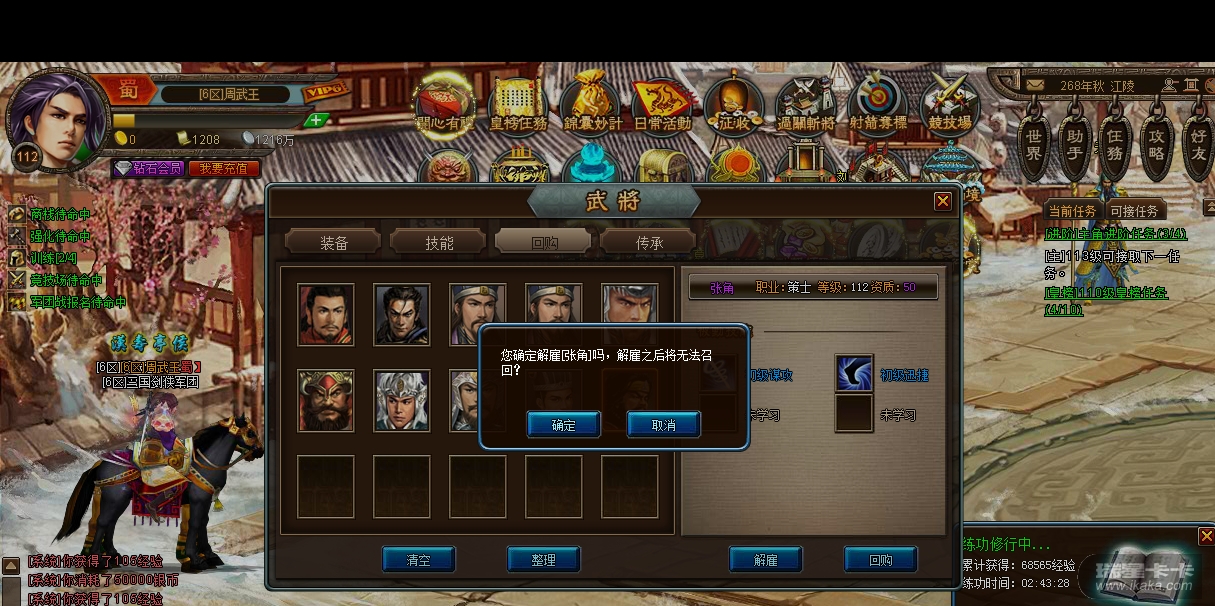Open the 技能 skills tab

[x=439, y=242]
